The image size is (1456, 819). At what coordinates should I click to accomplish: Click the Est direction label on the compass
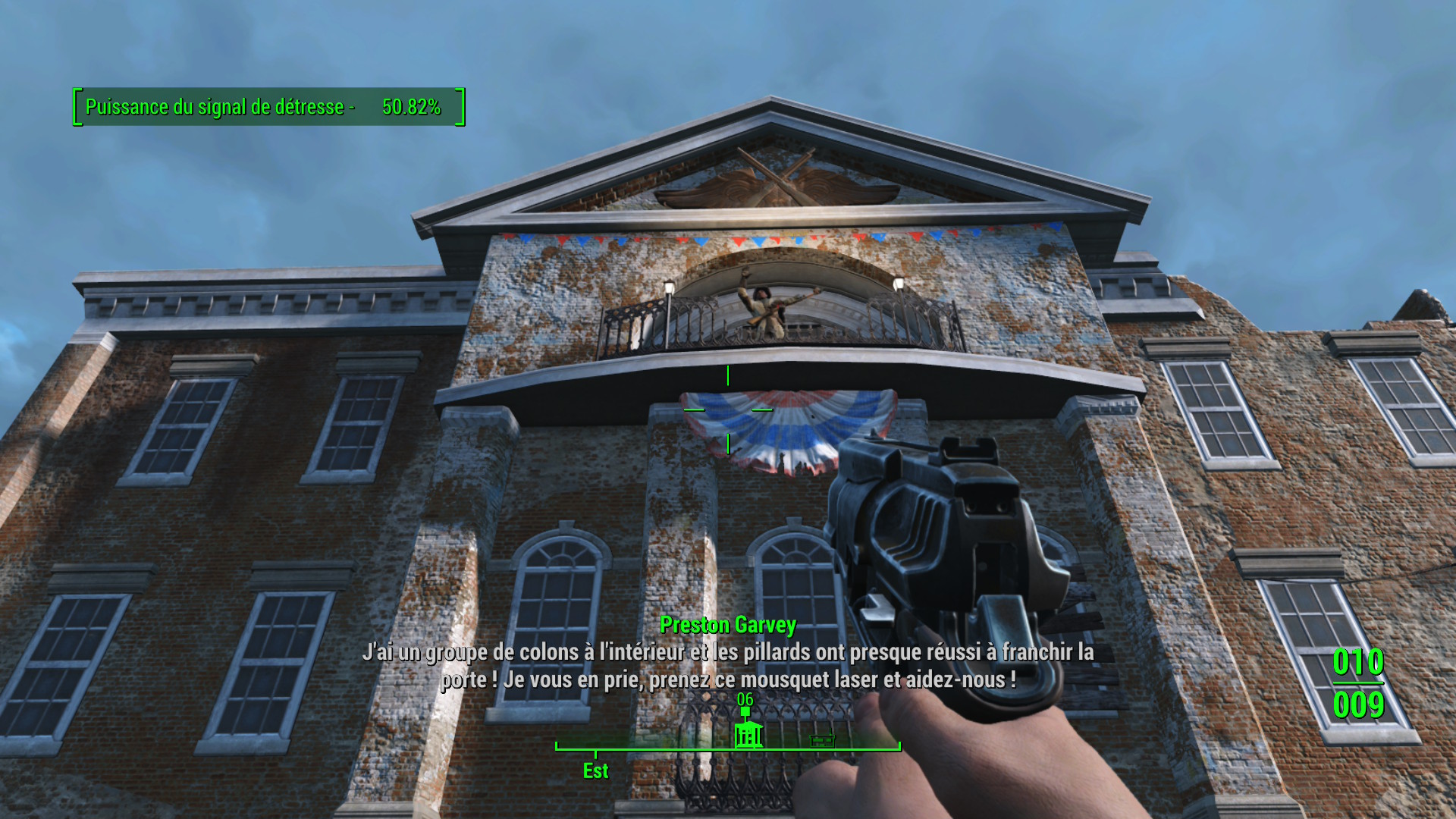pos(595,771)
